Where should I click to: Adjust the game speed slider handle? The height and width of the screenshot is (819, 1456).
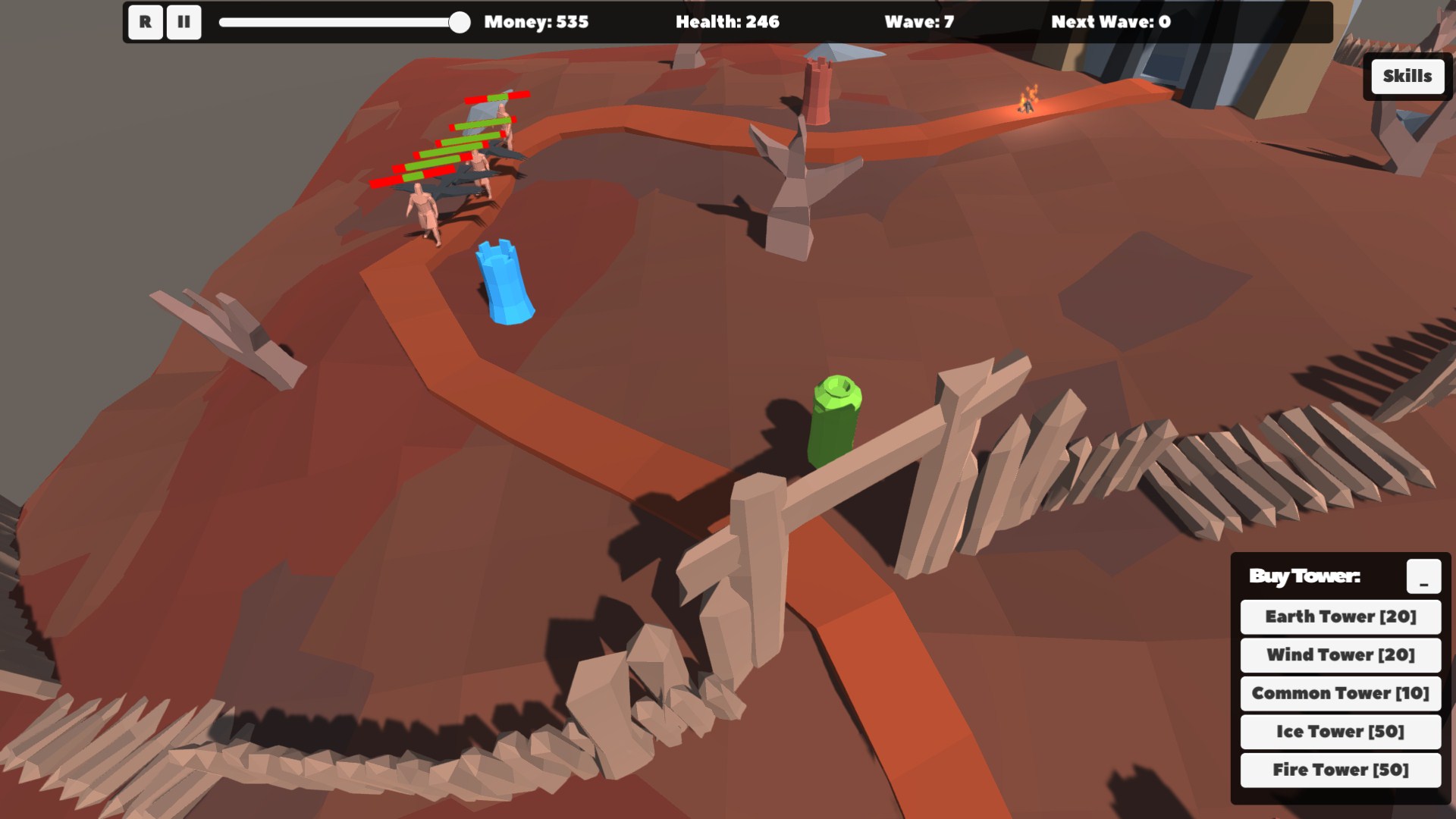coord(461,22)
